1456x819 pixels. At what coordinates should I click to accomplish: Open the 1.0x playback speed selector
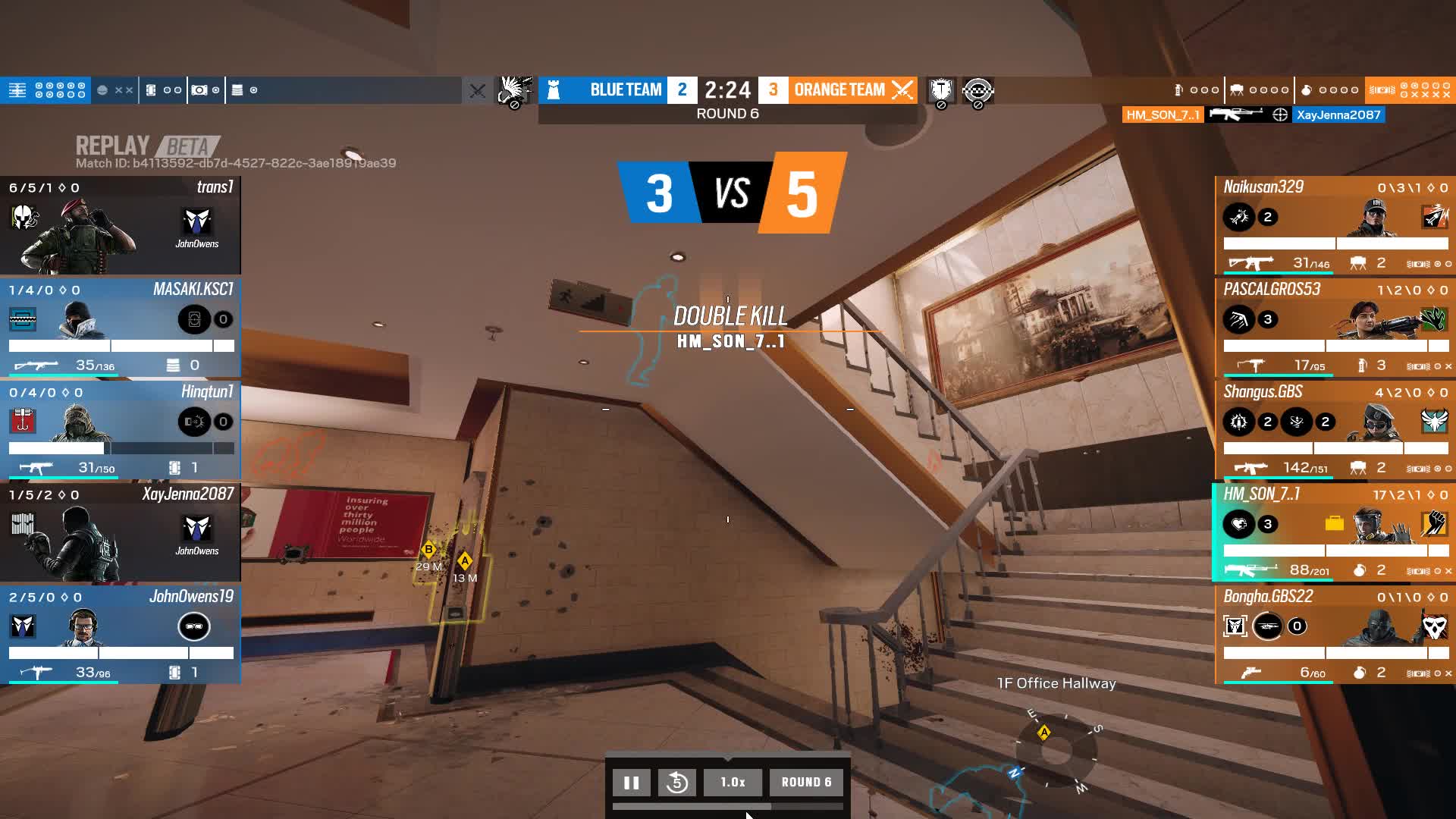[x=733, y=782]
